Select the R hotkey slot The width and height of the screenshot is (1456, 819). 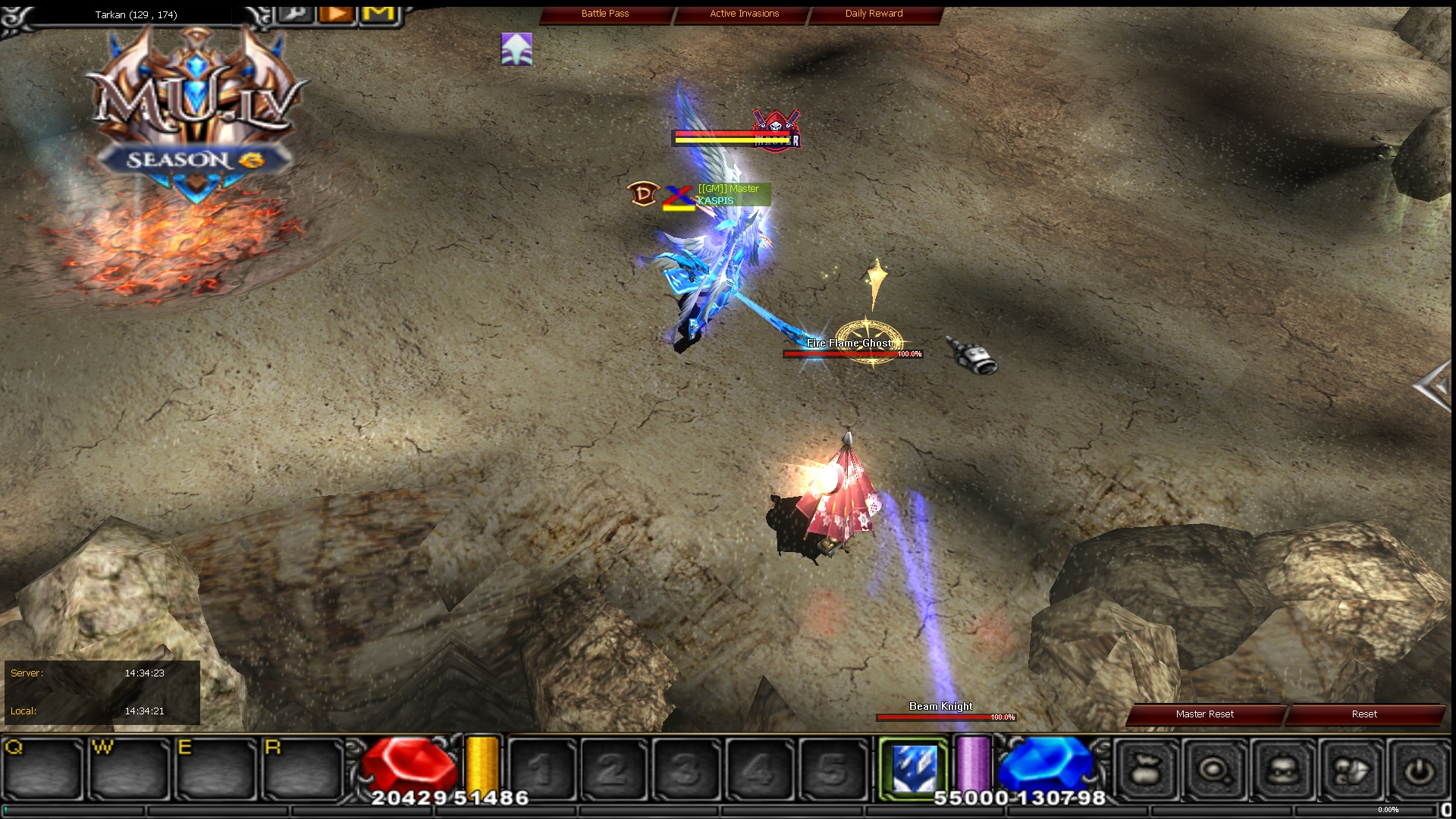point(303,769)
